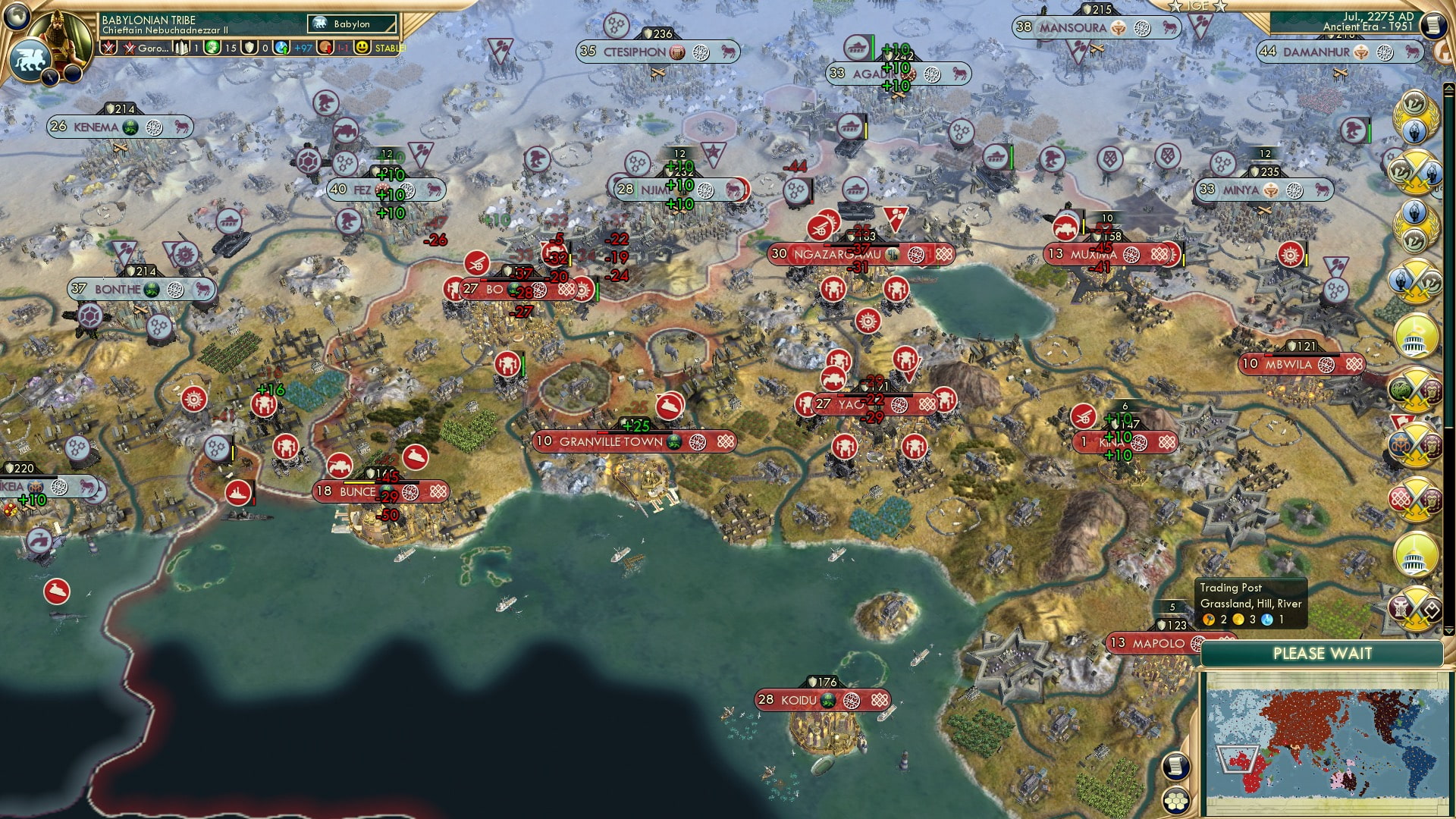Toggle the strategic globe view in top-left corner
This screenshot has height=819, width=1456.
coord(15,15)
